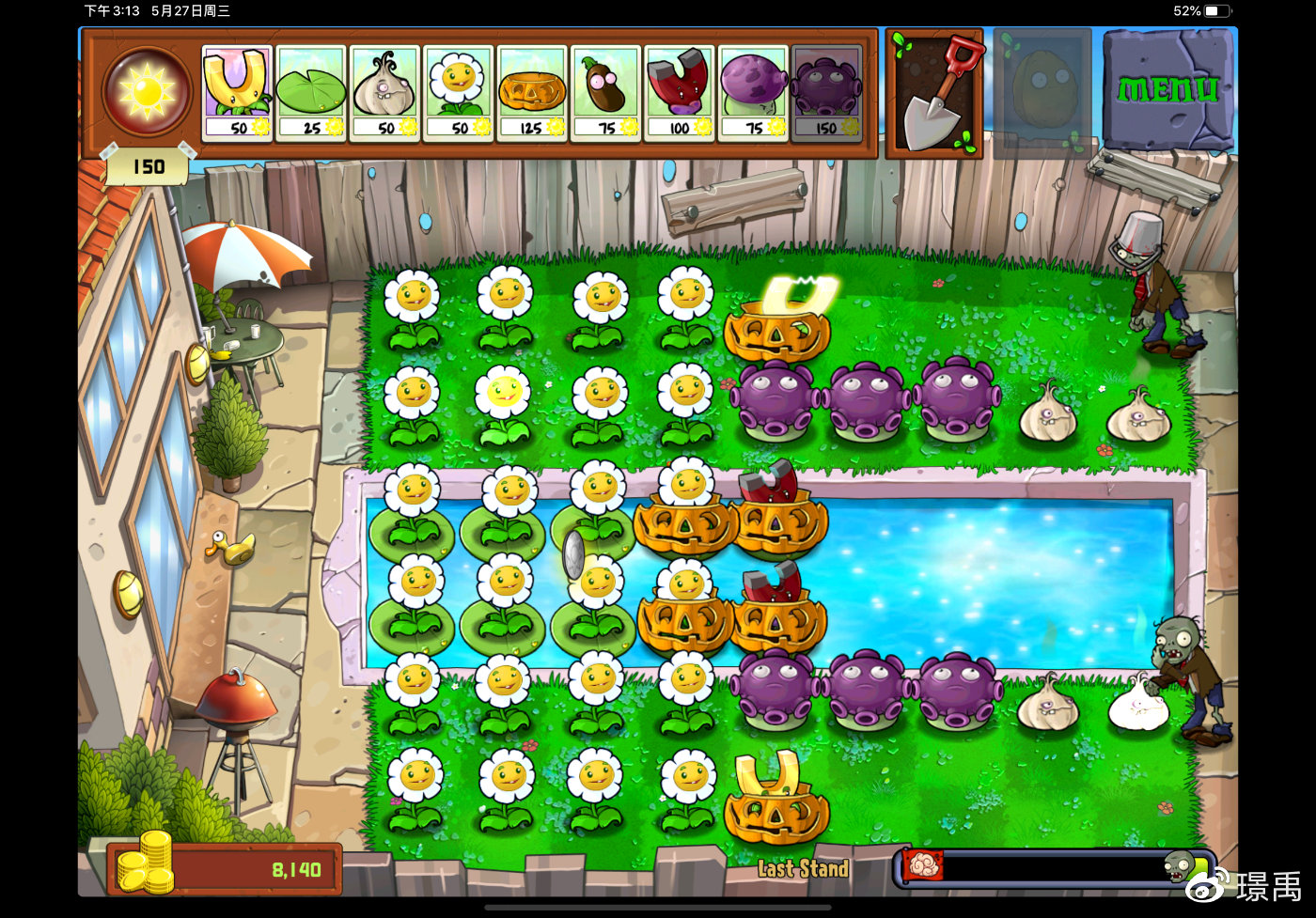Select the Gloom-shroom seed packet
This screenshot has width=1316, height=918.
826,93
